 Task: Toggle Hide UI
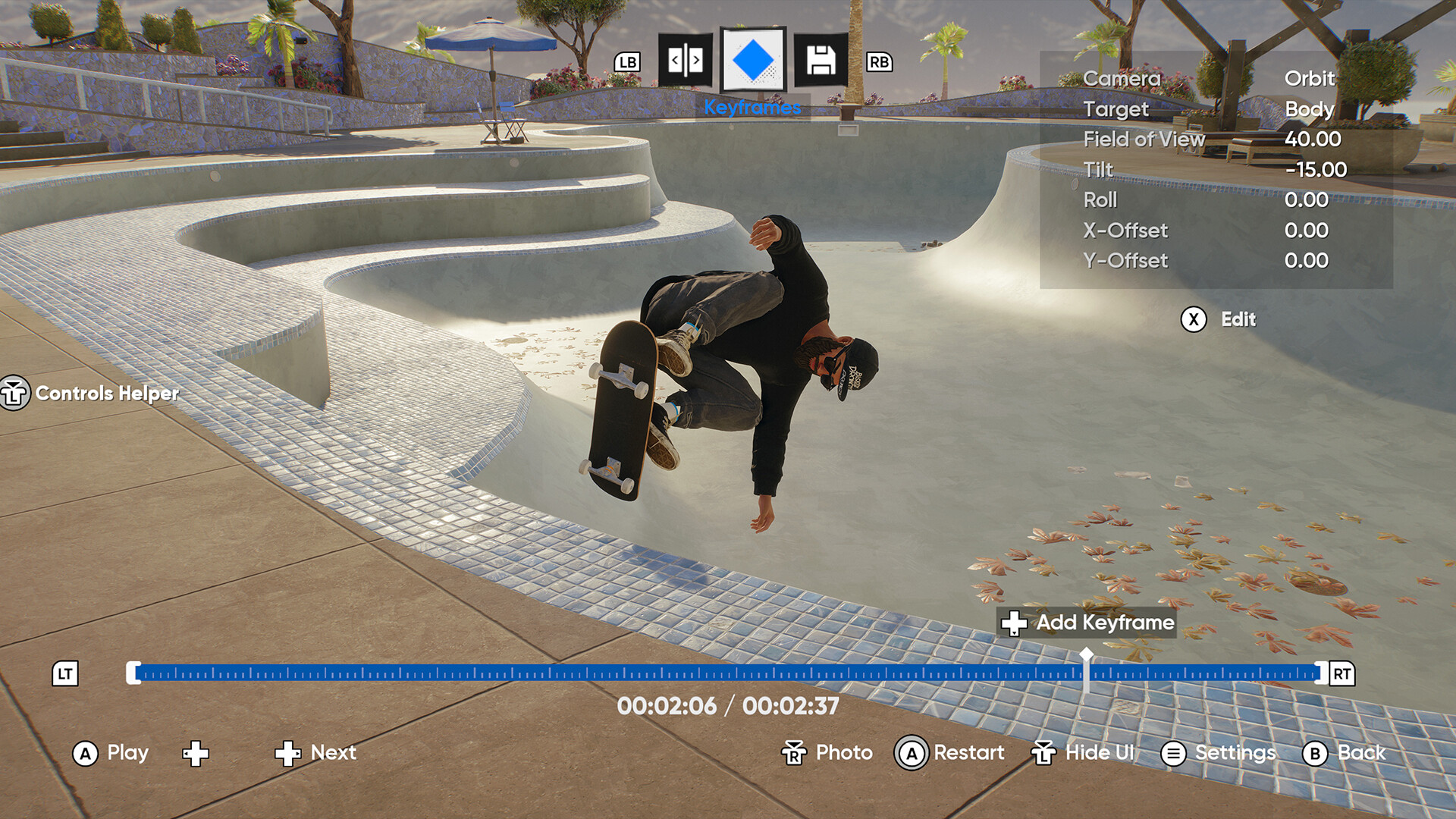tap(1045, 753)
